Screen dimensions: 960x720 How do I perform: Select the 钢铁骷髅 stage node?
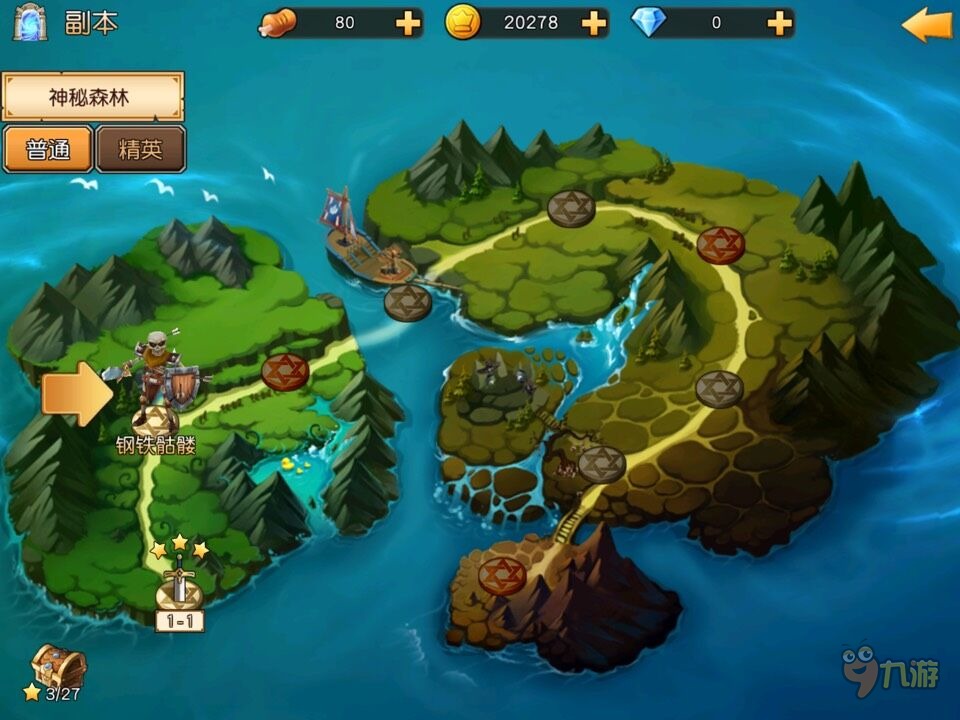pyautogui.click(x=156, y=415)
